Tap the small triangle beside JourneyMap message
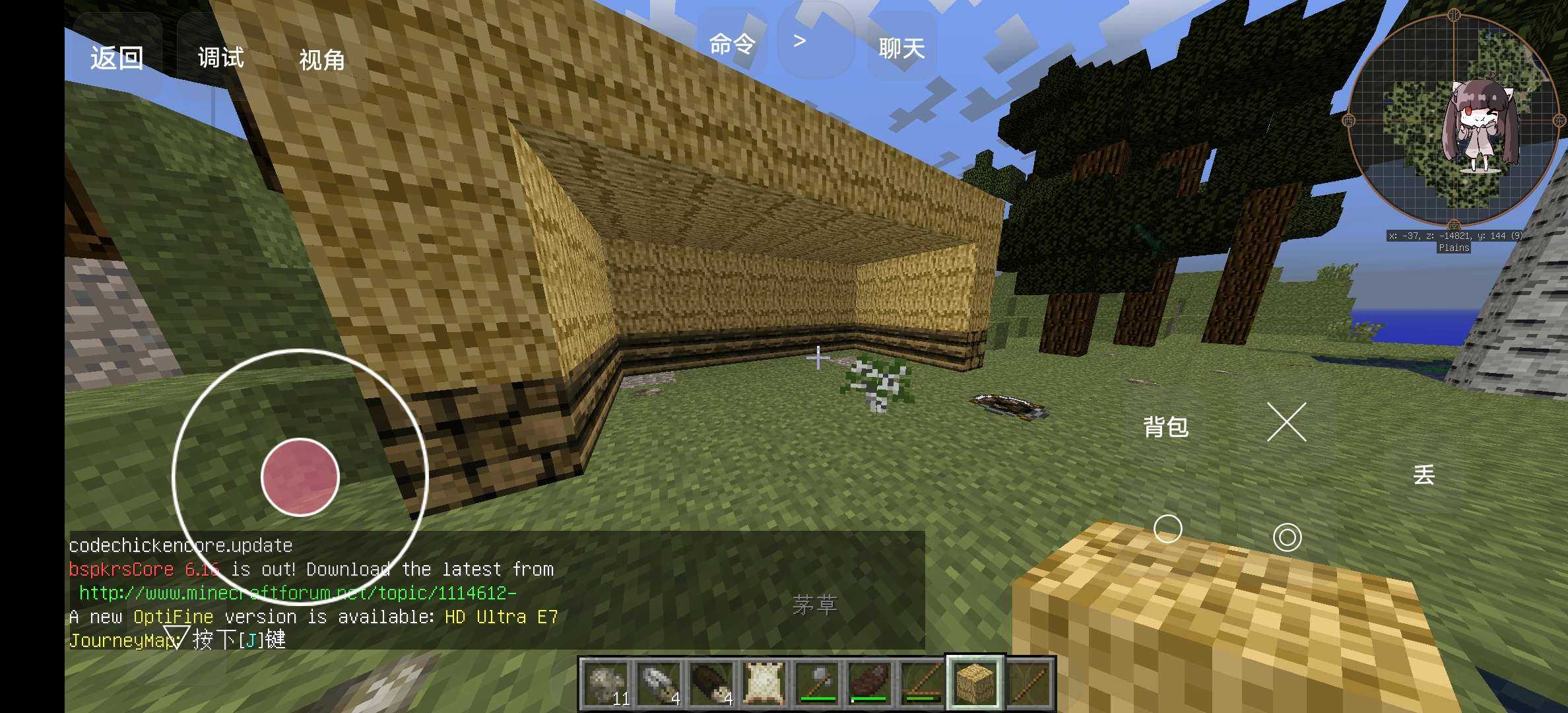Image resolution: width=1568 pixels, height=713 pixels. (176, 637)
